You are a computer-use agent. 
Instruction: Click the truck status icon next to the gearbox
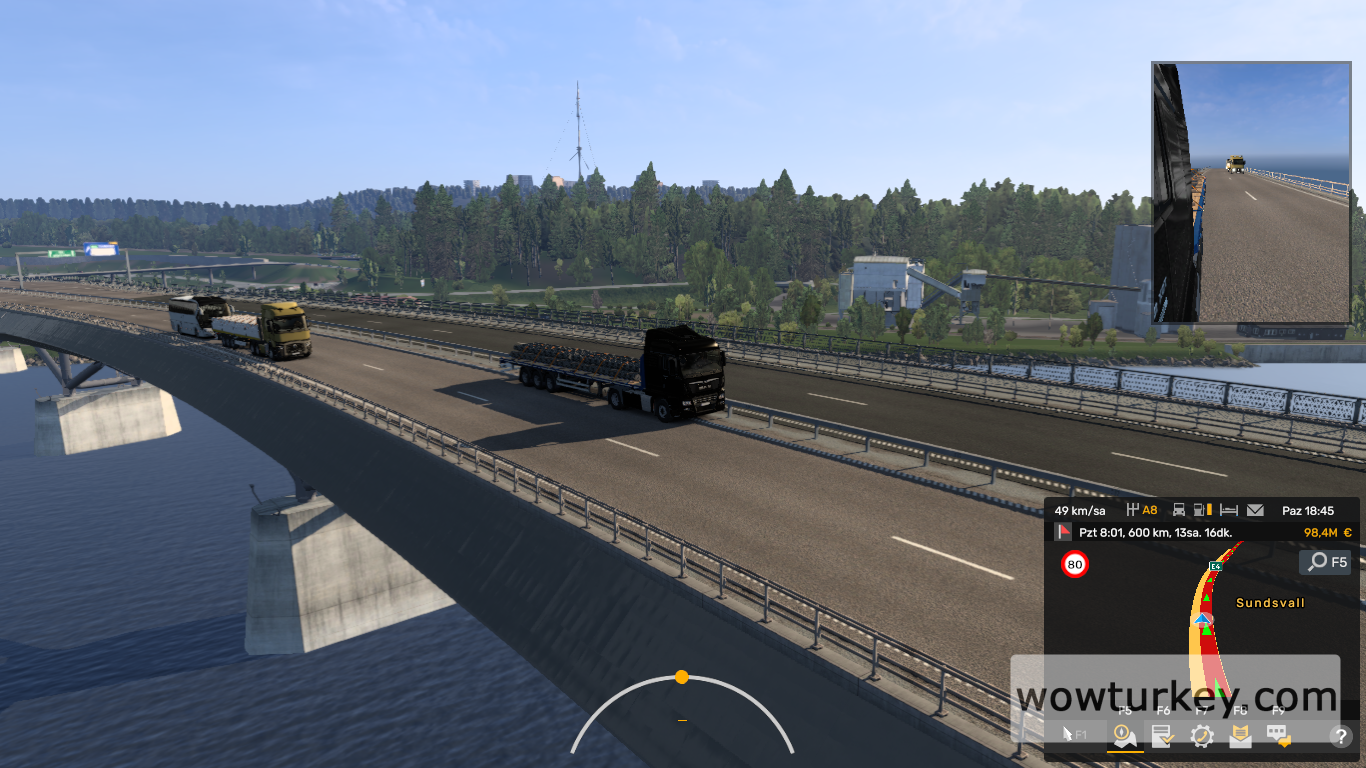tap(1178, 510)
